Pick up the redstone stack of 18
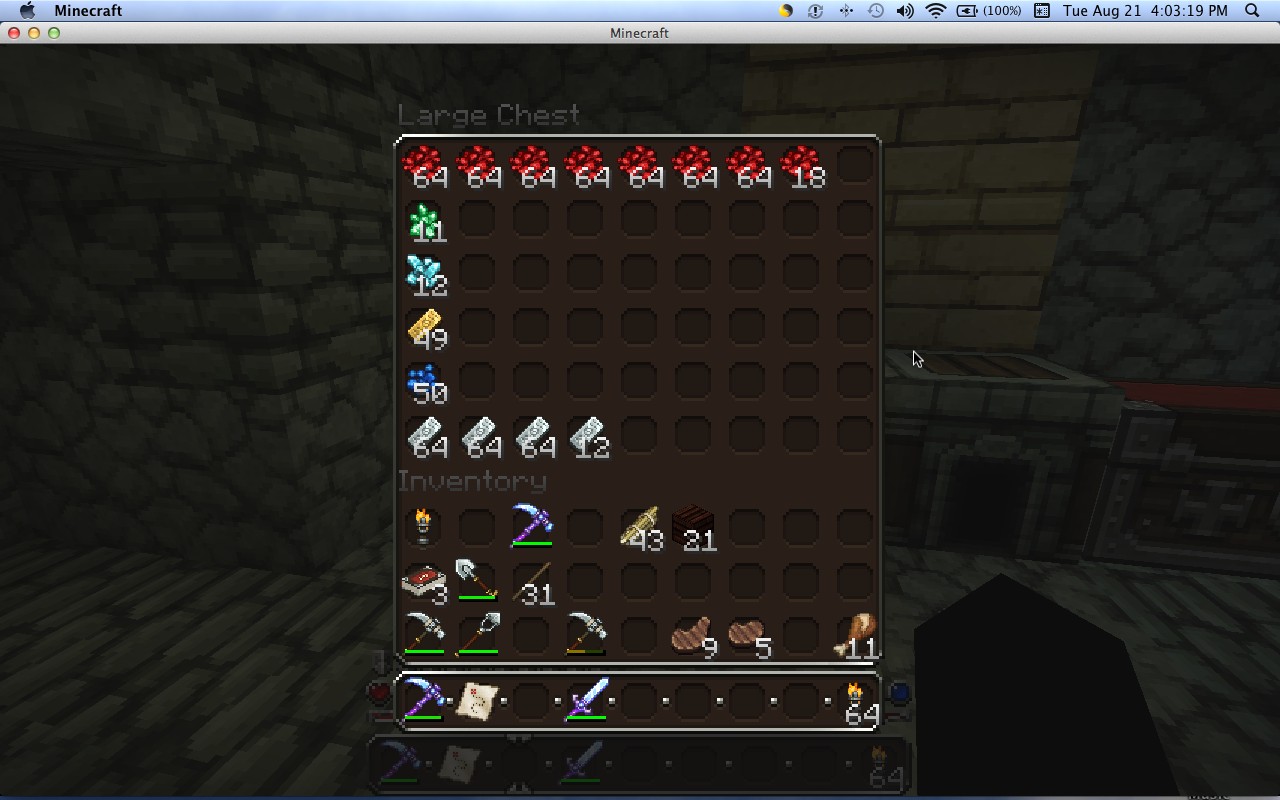Image resolution: width=1280 pixels, height=800 pixels. point(801,165)
